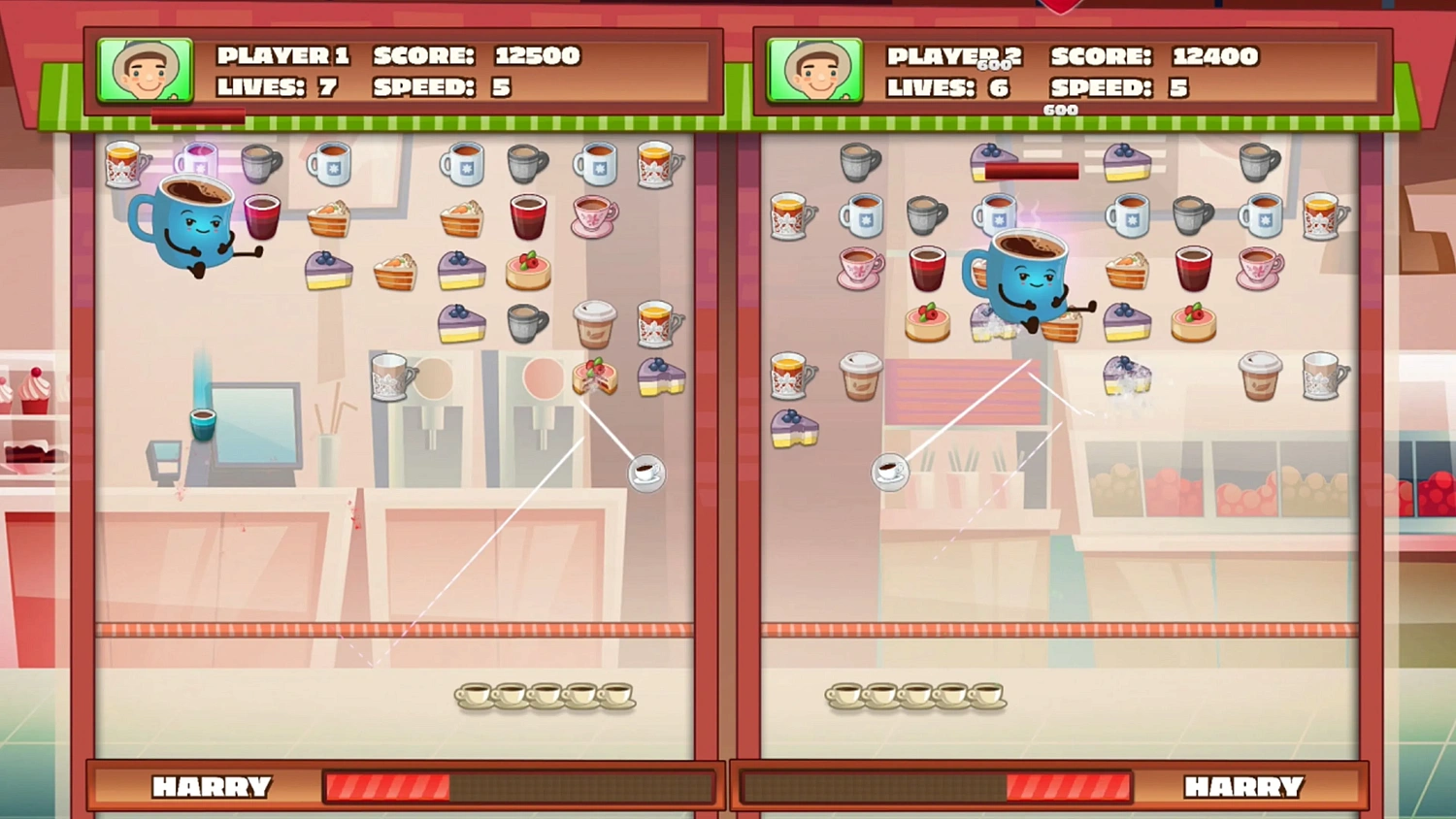Image resolution: width=1456 pixels, height=819 pixels.
Task: Click the HARRY name banner on the left
Action: [214, 787]
